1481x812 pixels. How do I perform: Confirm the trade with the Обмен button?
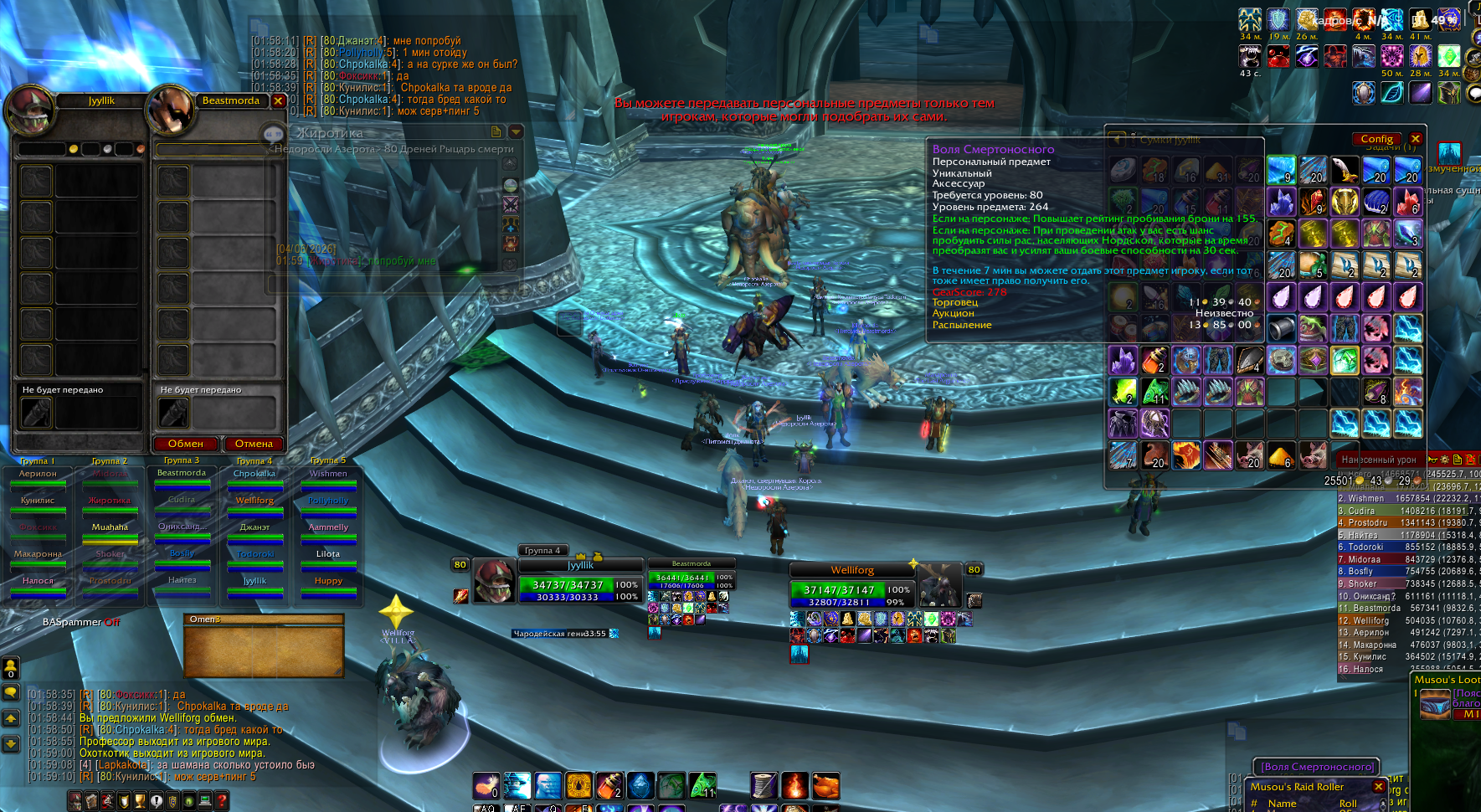pyautogui.click(x=186, y=444)
